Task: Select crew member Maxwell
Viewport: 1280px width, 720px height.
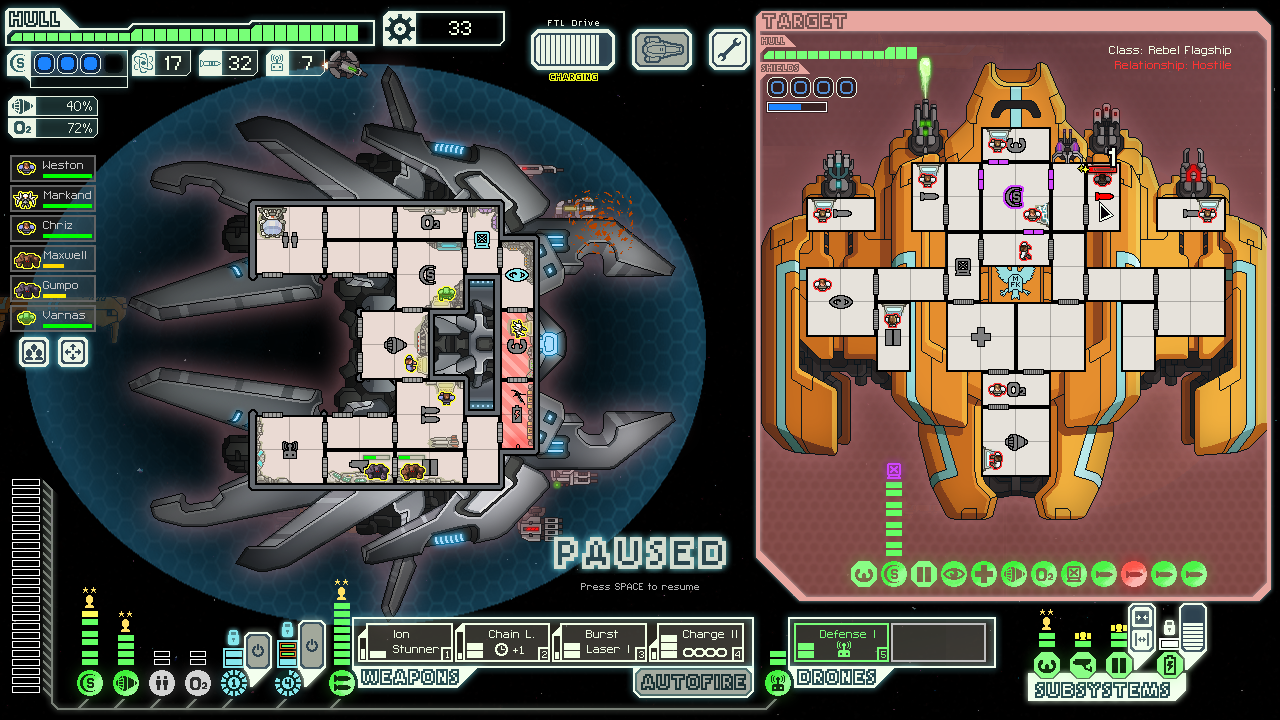Action: 54,258
